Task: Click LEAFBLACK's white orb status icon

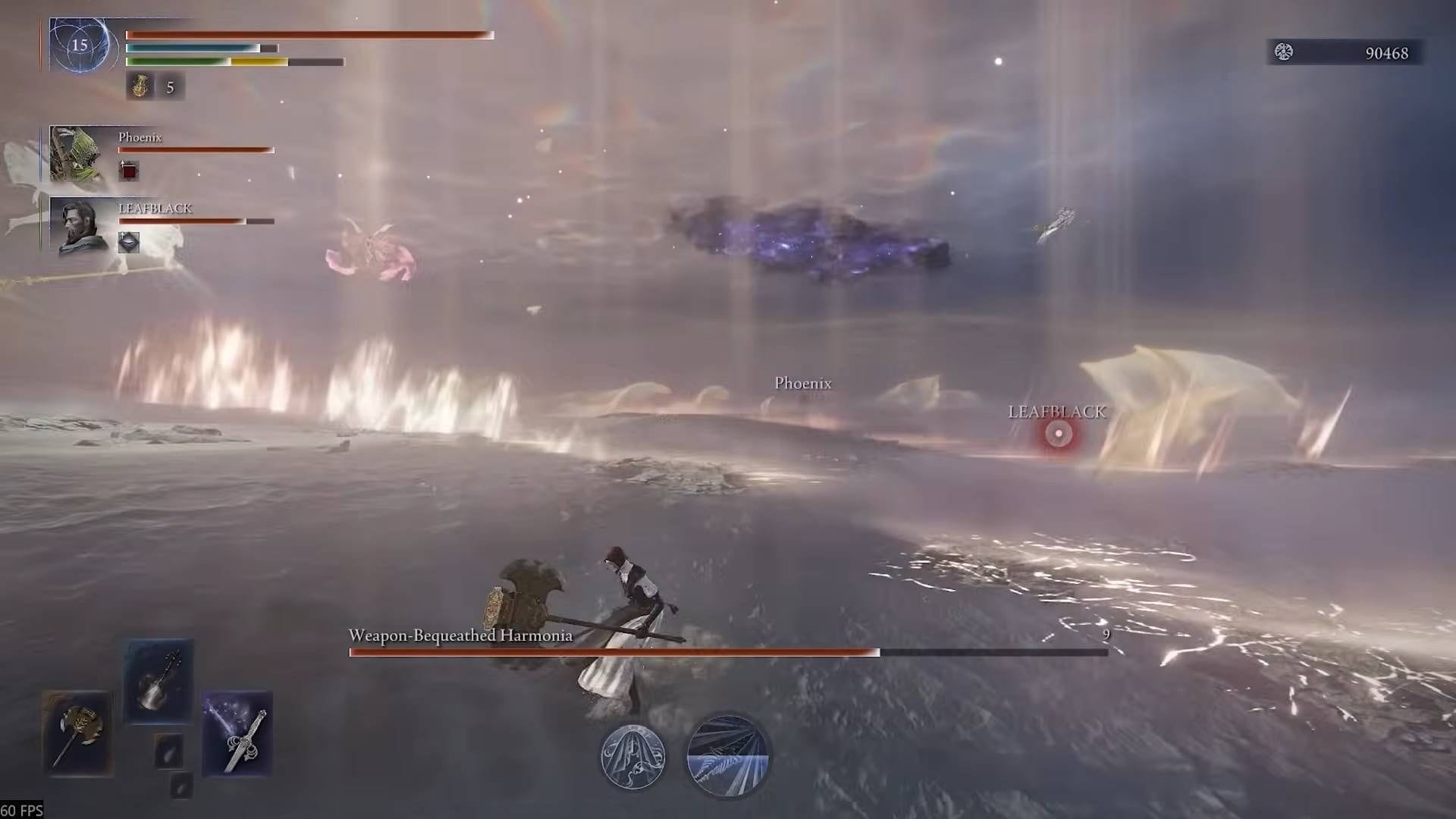Action: click(x=129, y=243)
